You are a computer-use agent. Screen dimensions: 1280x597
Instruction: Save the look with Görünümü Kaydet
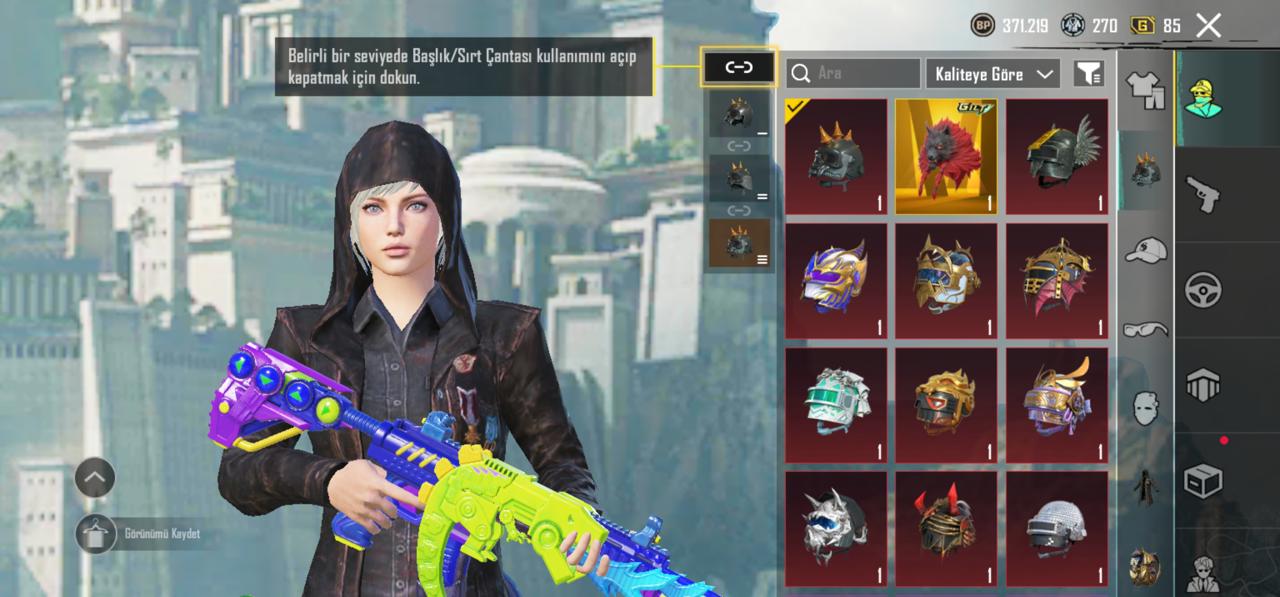coord(96,534)
